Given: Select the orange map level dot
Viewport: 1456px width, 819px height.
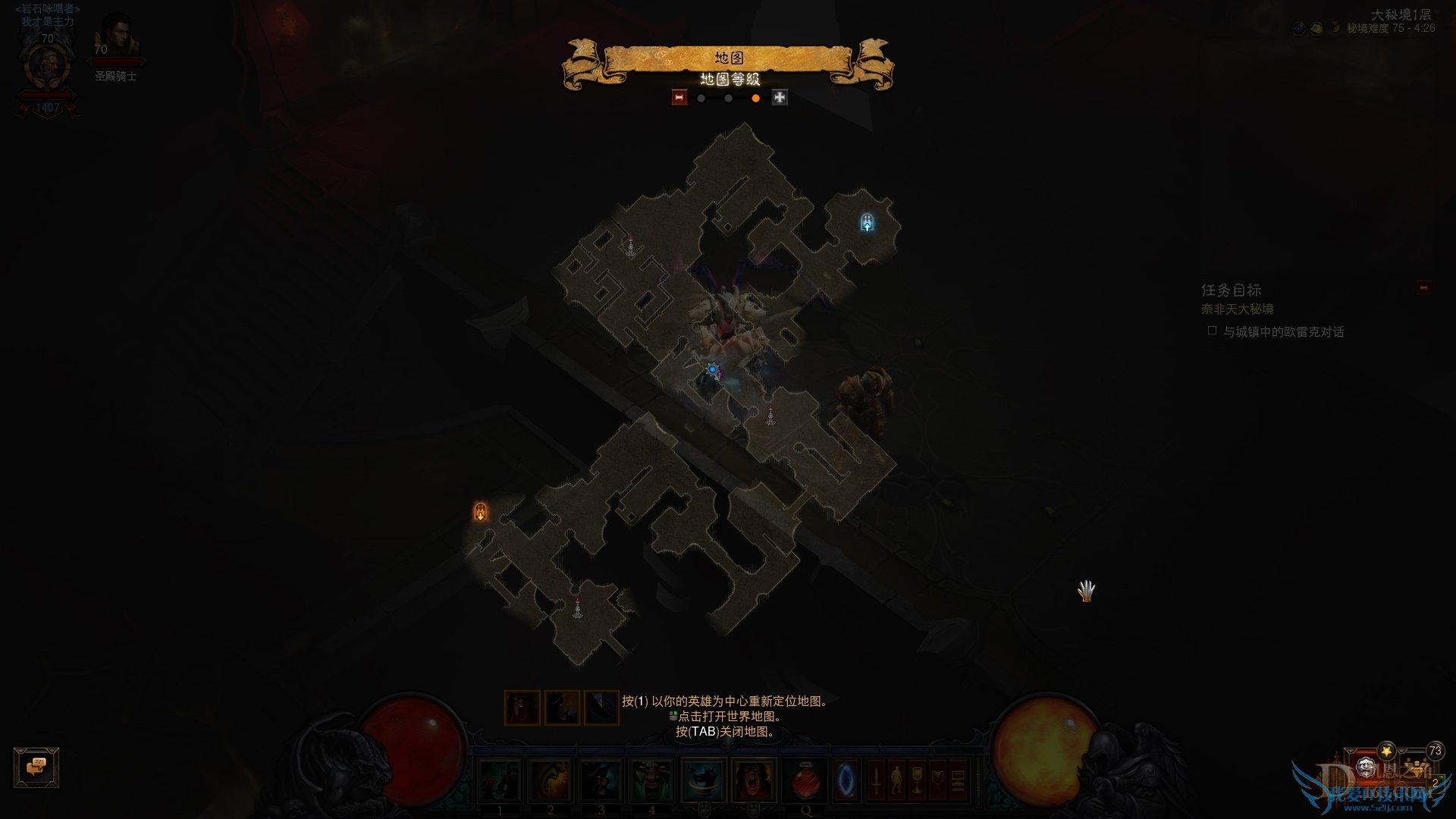Looking at the screenshot, I should tap(755, 98).
